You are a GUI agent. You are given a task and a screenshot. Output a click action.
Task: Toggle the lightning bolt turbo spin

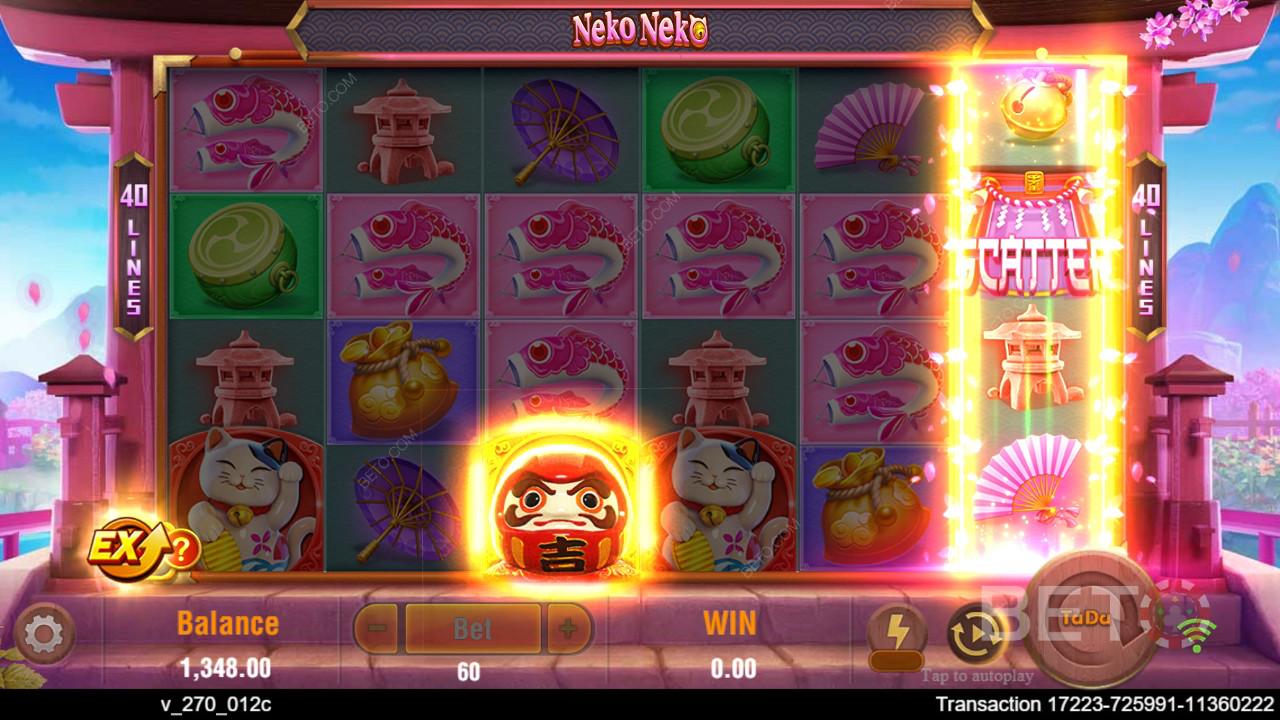click(896, 633)
